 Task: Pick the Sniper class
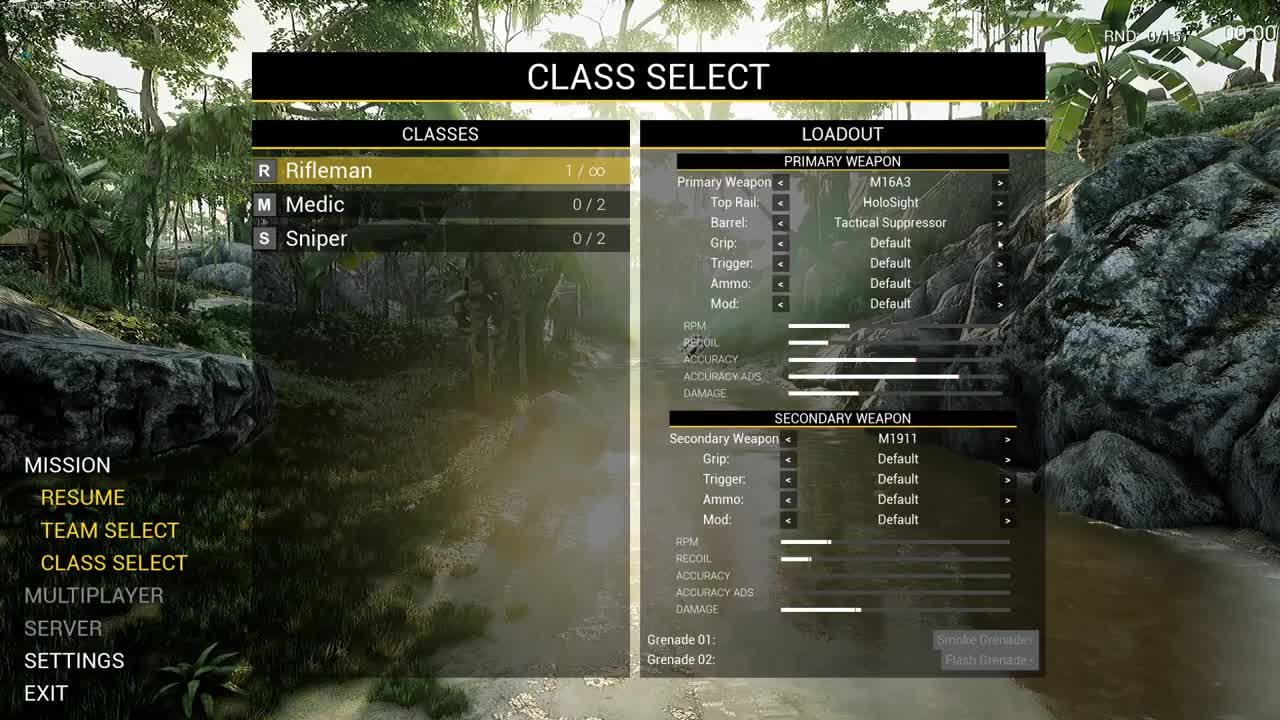point(440,238)
